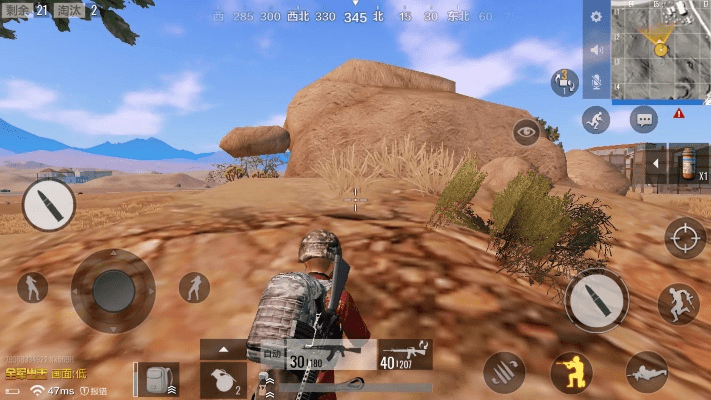Toggle the speaker sound icon
This screenshot has height=400, width=711.
[596, 49]
